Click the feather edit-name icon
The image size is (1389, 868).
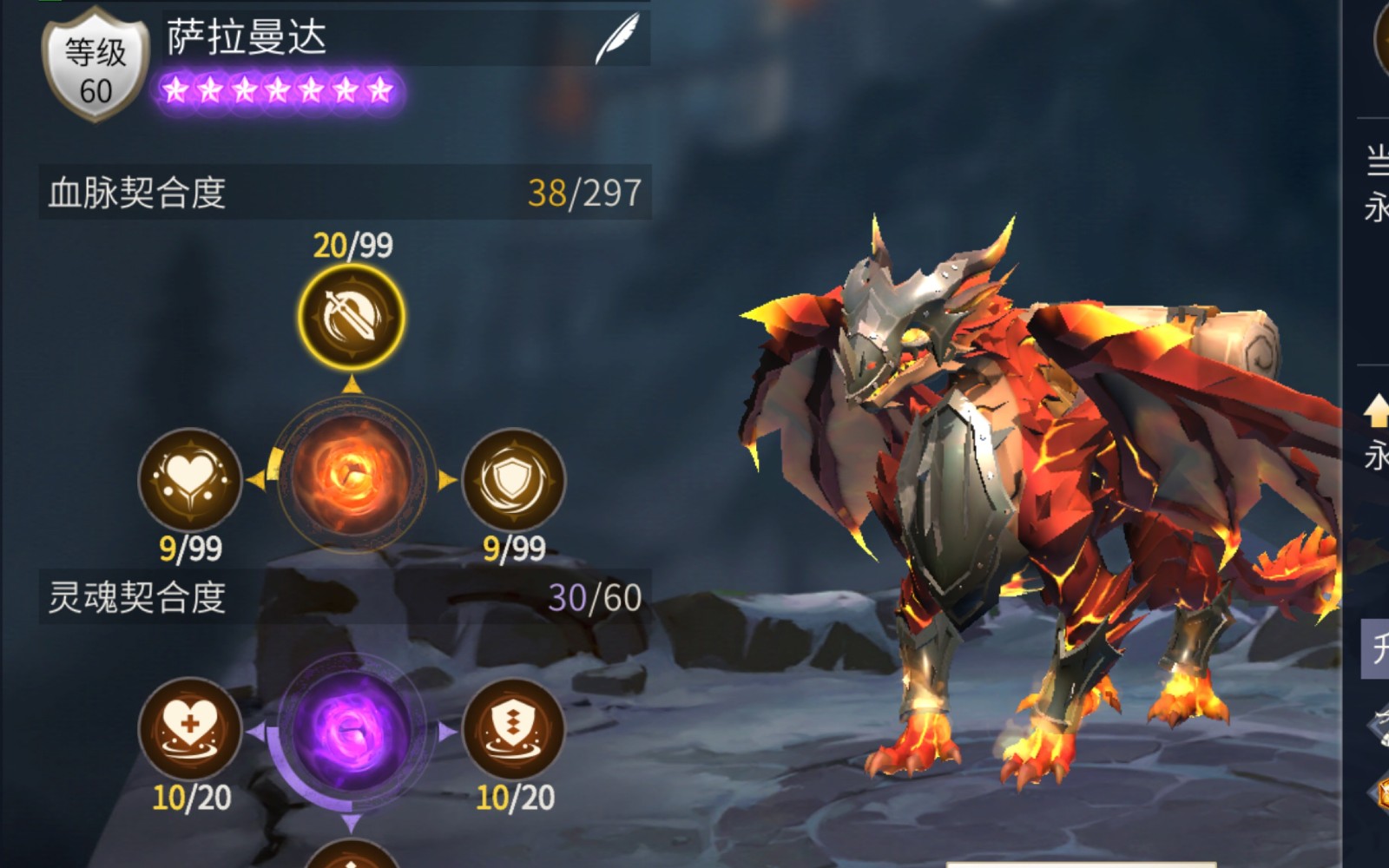616,39
